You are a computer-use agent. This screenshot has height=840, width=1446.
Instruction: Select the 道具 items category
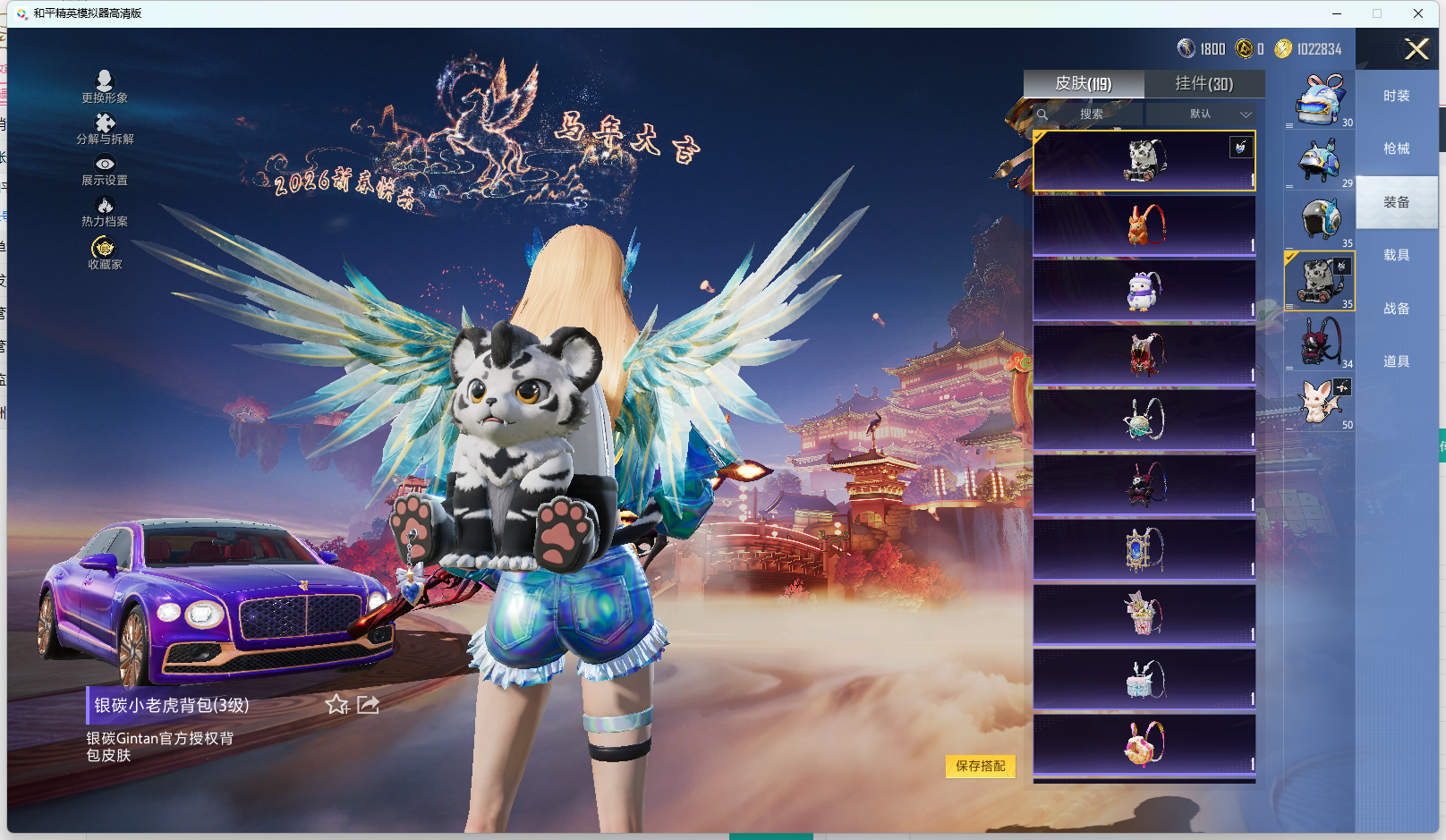[1396, 361]
